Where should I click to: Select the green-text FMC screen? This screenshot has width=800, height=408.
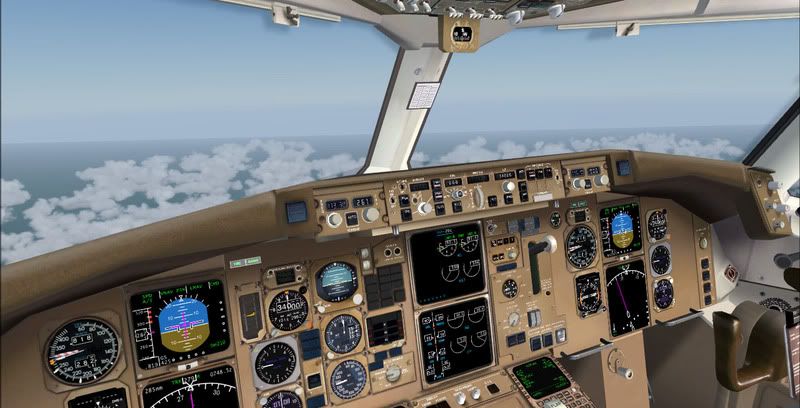click(x=541, y=377)
